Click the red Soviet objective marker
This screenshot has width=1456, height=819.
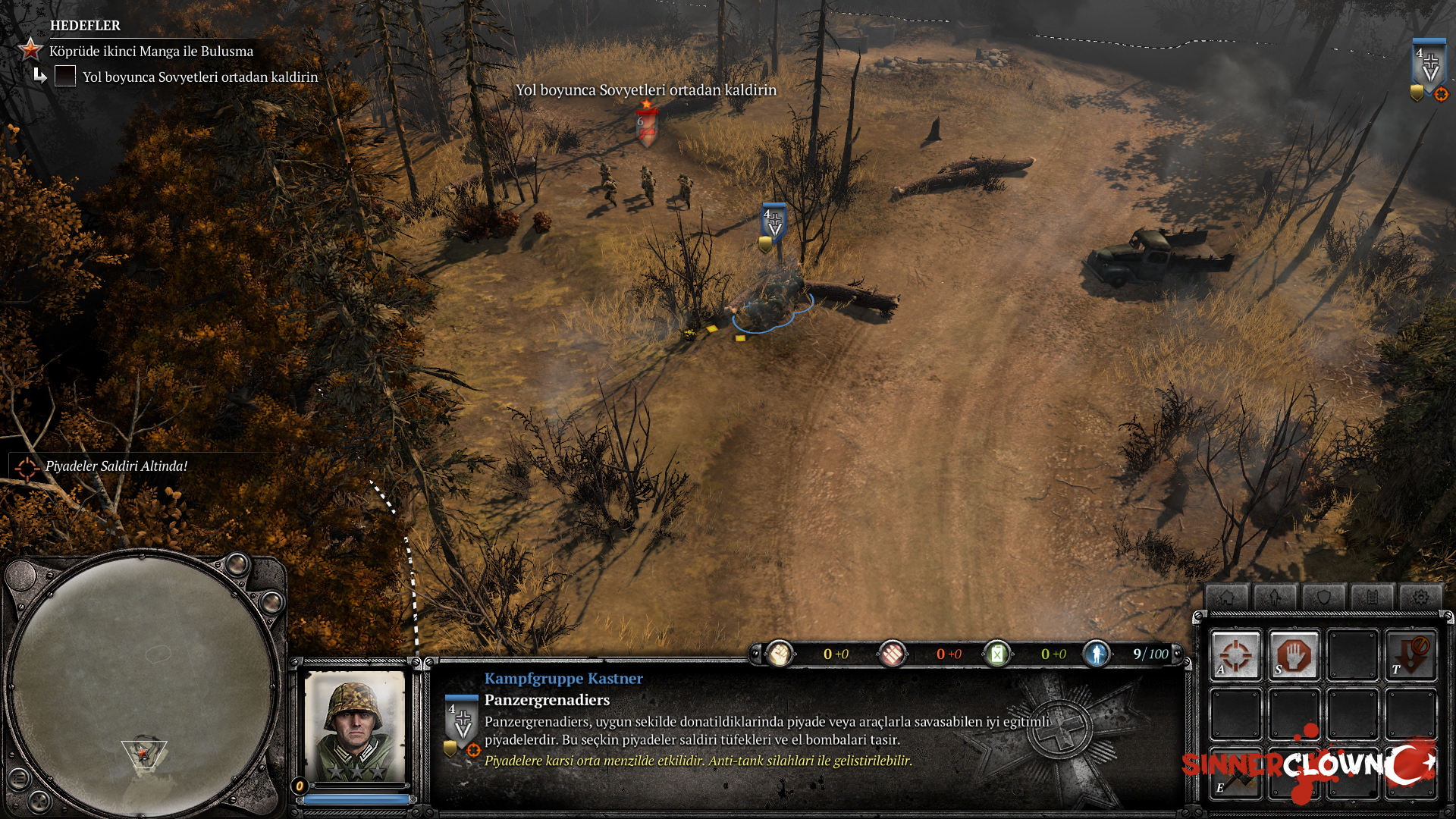646,124
